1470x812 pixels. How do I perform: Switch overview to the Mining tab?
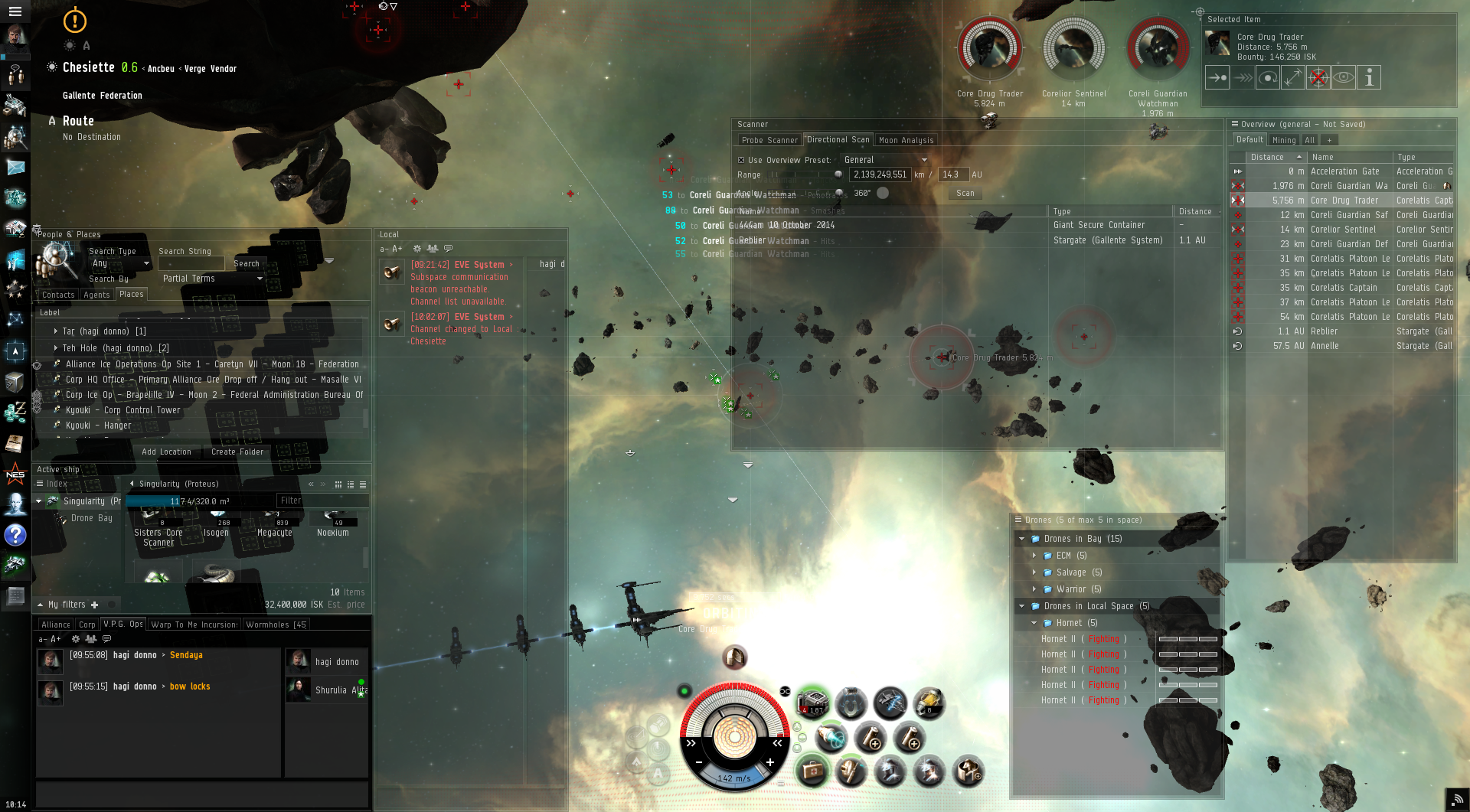1283,140
